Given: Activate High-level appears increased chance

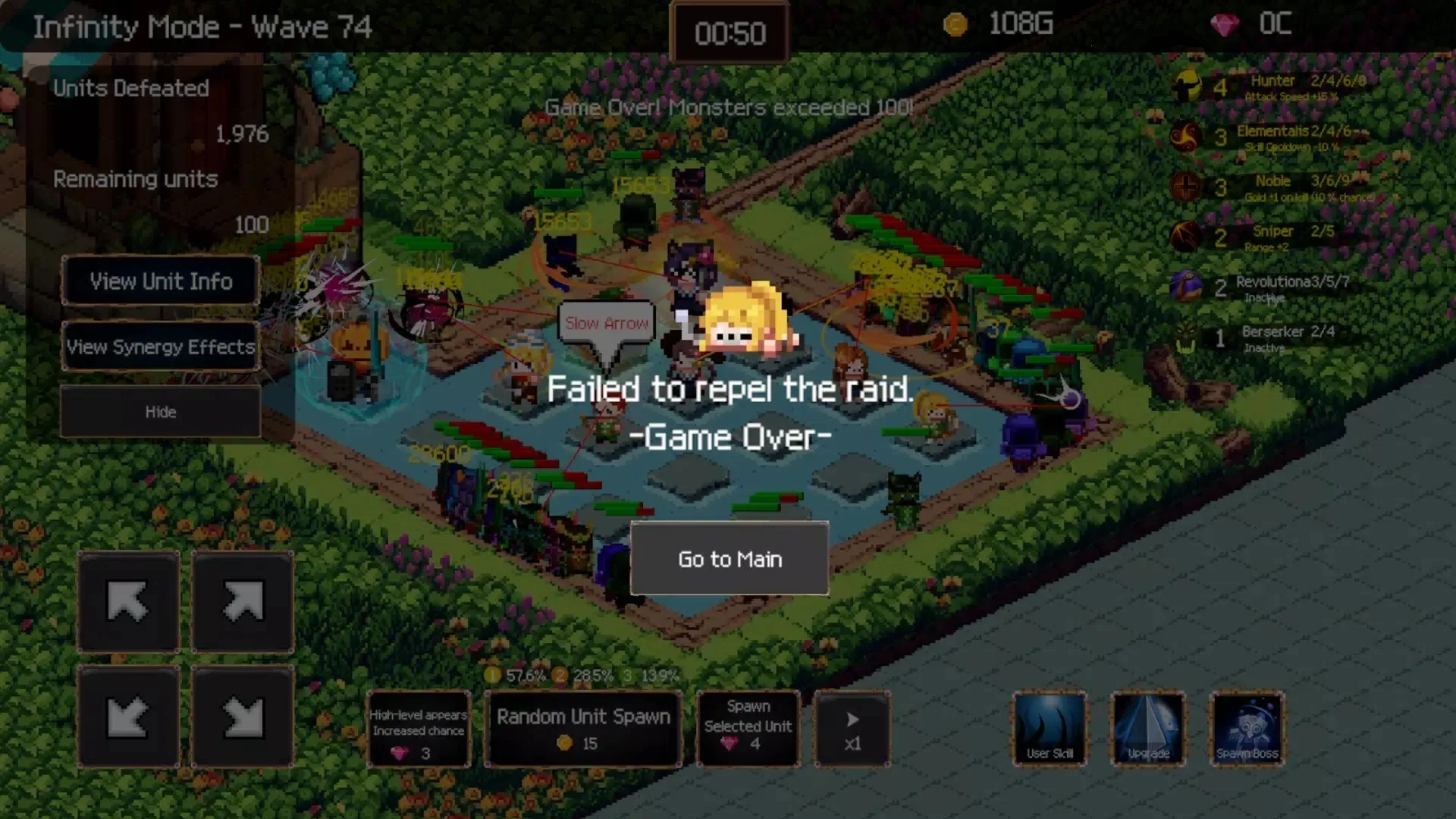Looking at the screenshot, I should point(418,729).
